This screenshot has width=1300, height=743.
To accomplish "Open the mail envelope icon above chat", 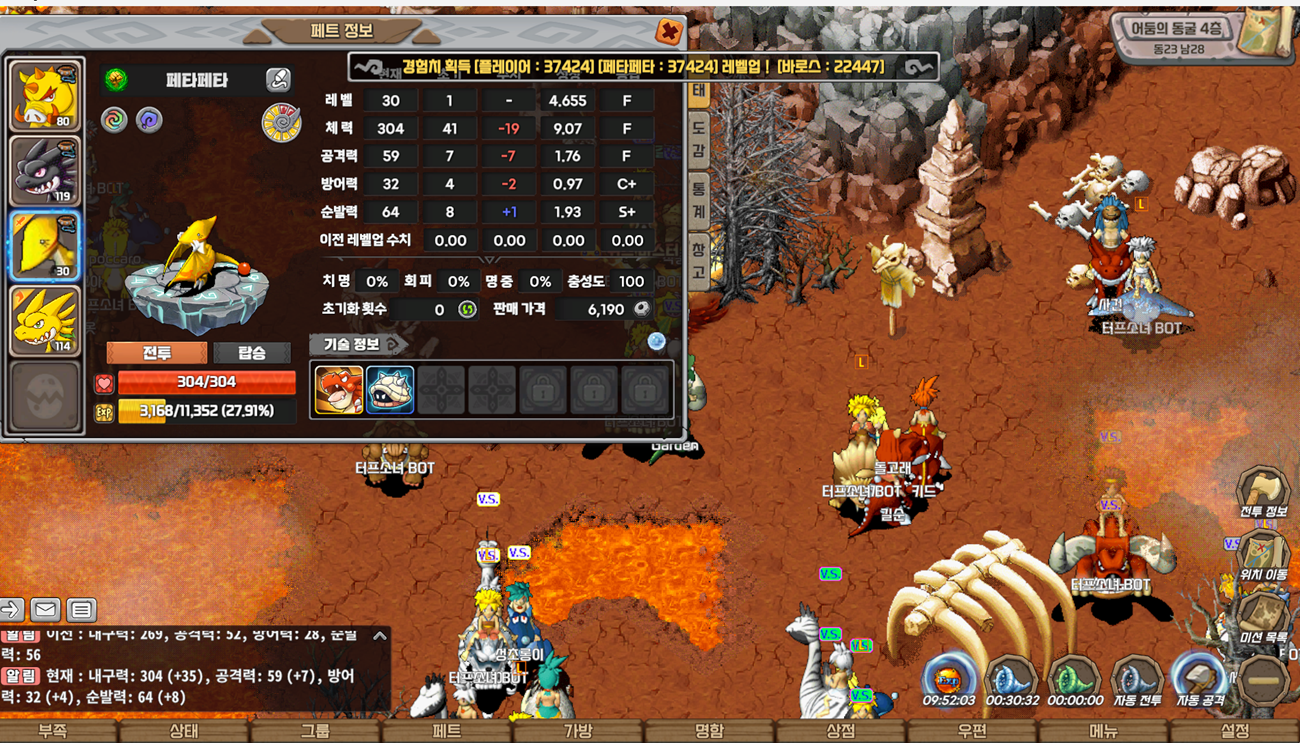I will pyautogui.click(x=45, y=609).
